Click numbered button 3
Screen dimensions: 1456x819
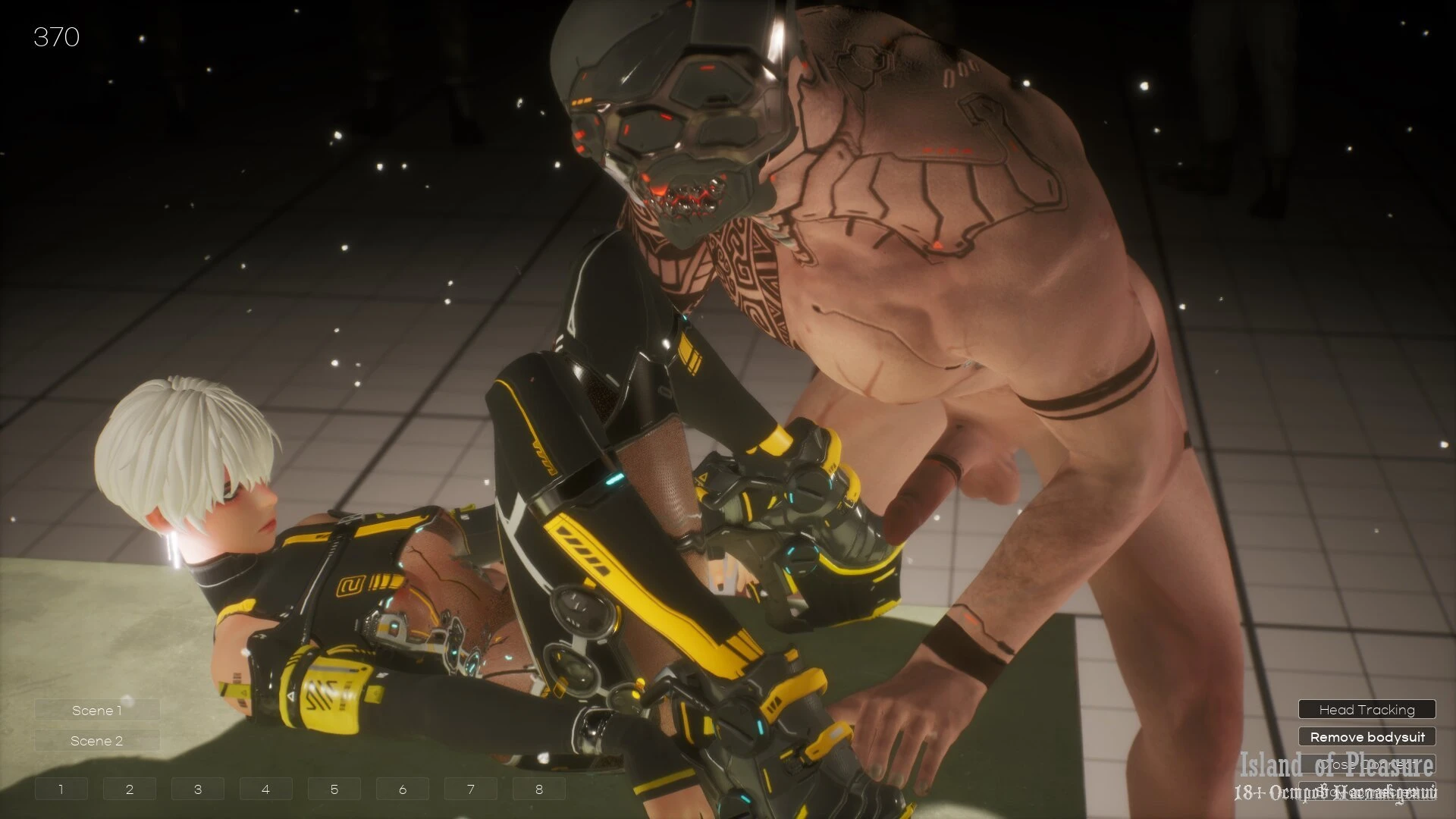[198, 789]
